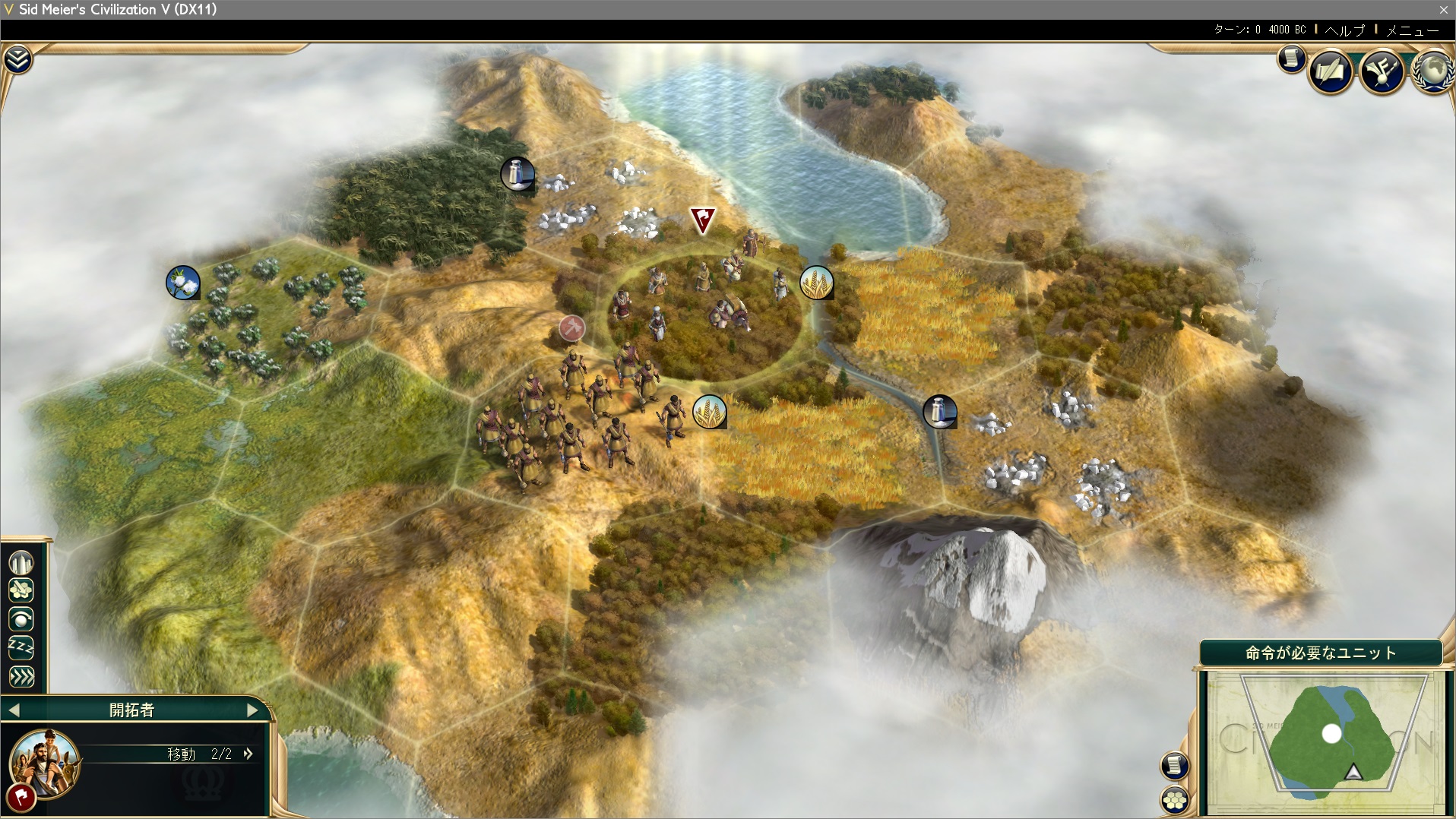
Task: Close the Civilization V window
Action: coord(1443,10)
